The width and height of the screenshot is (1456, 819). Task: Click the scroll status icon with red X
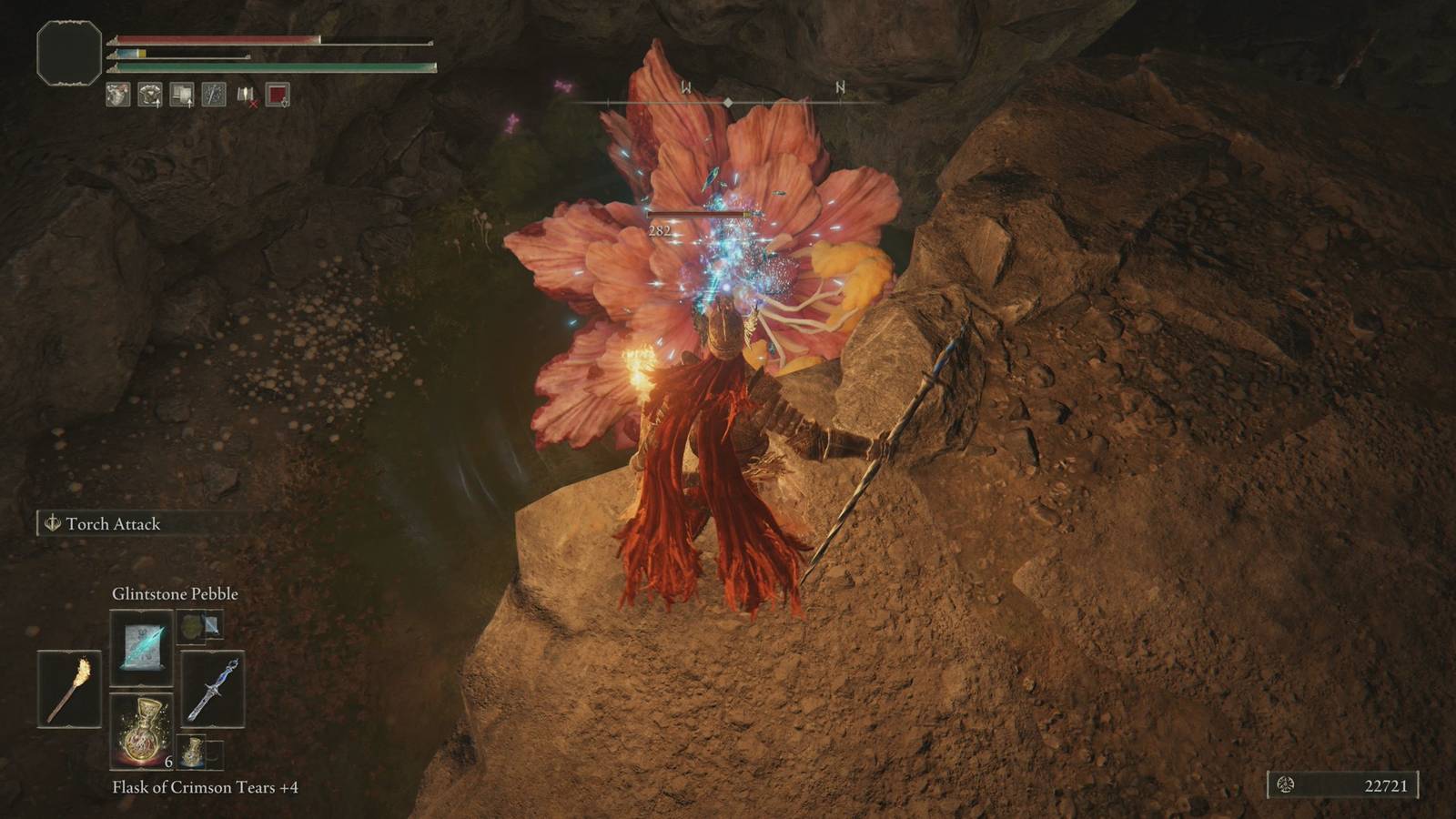tap(246, 95)
